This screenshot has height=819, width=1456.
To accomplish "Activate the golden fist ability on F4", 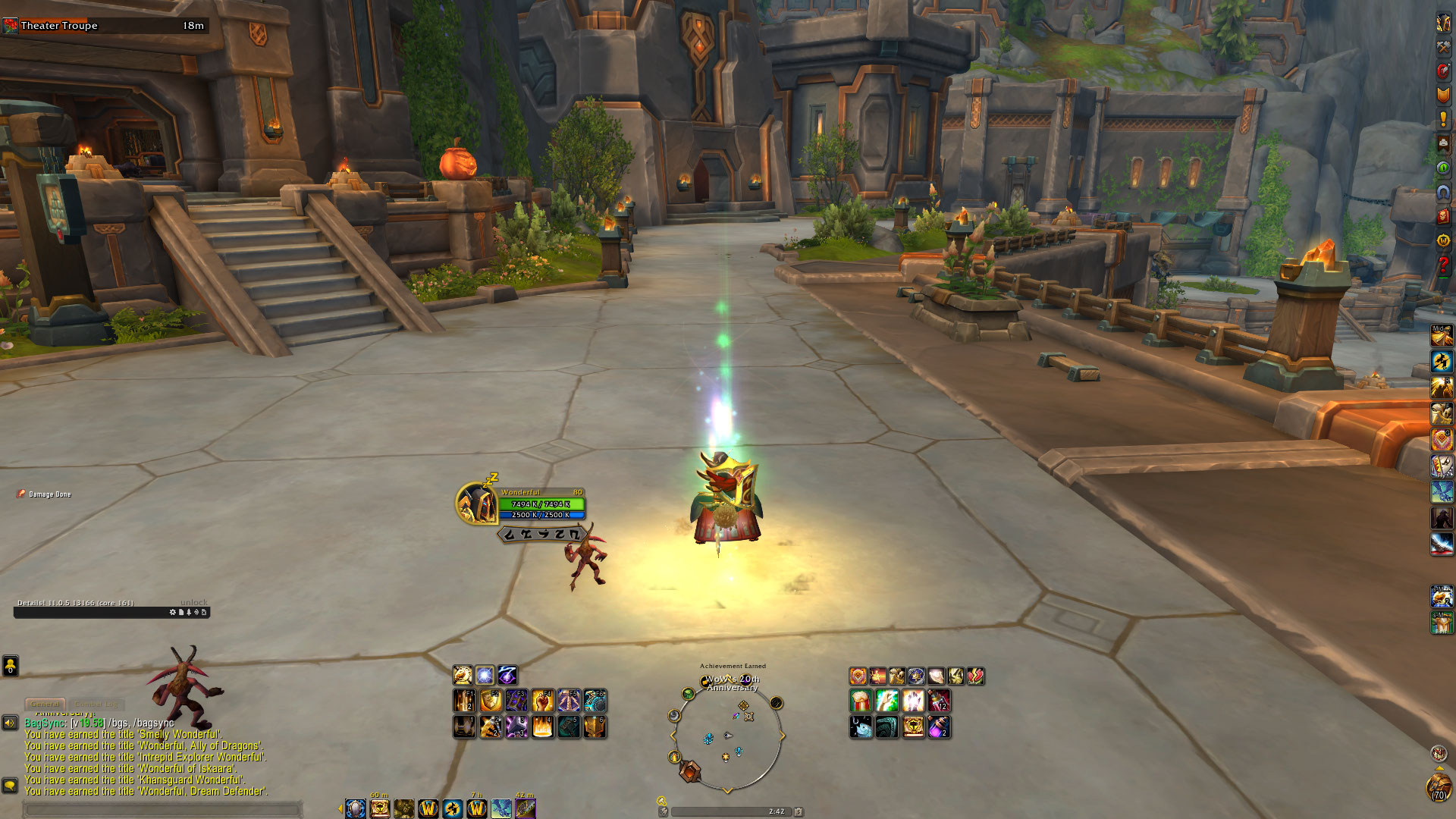I will [542, 701].
